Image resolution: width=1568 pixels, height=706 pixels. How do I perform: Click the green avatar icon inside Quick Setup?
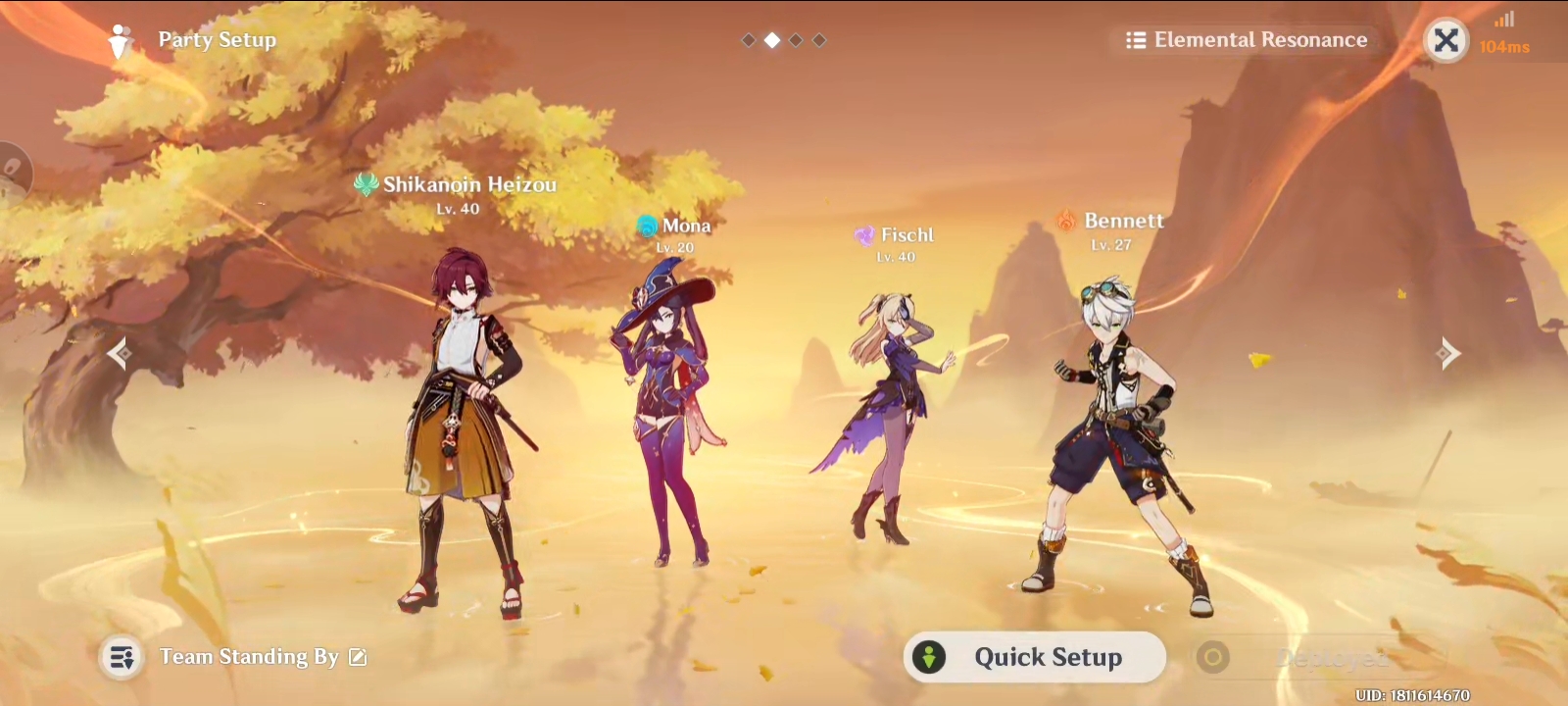929,658
